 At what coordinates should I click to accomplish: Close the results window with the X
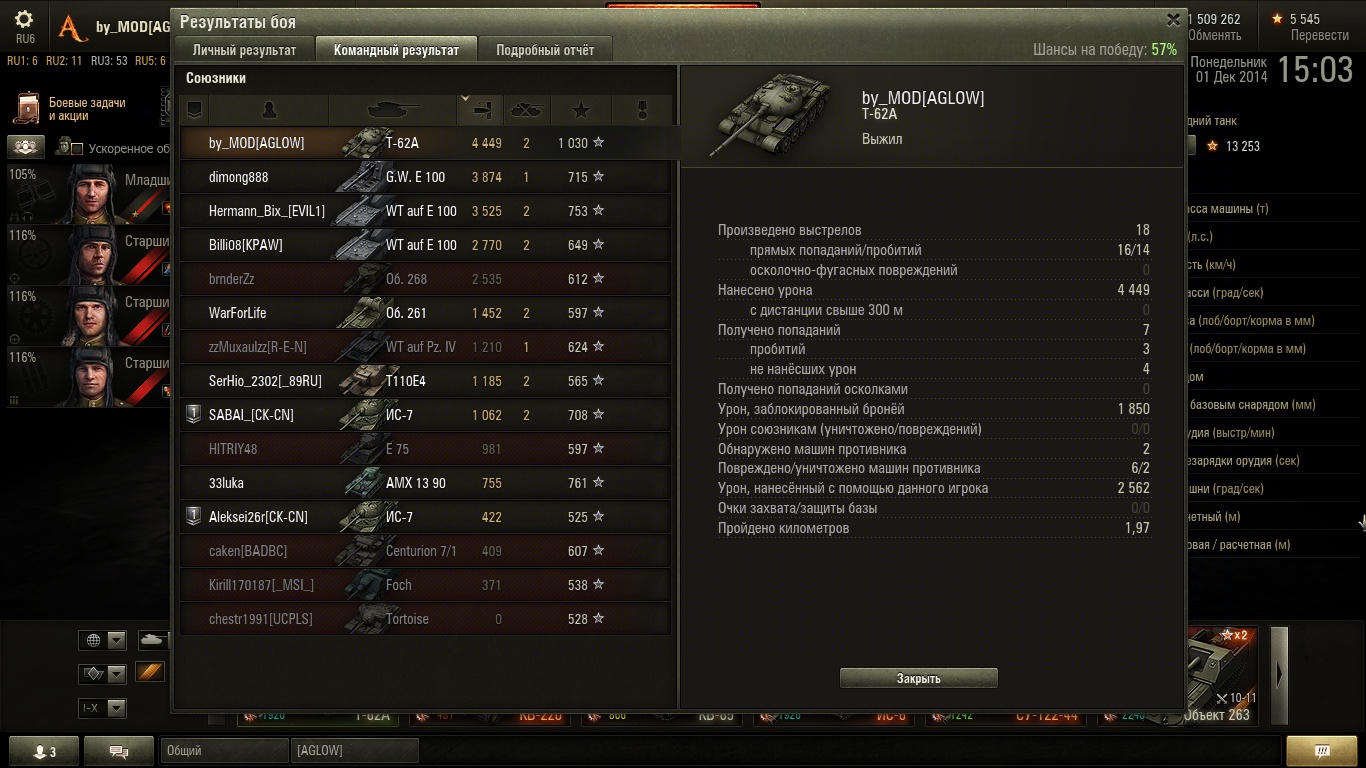[1173, 20]
